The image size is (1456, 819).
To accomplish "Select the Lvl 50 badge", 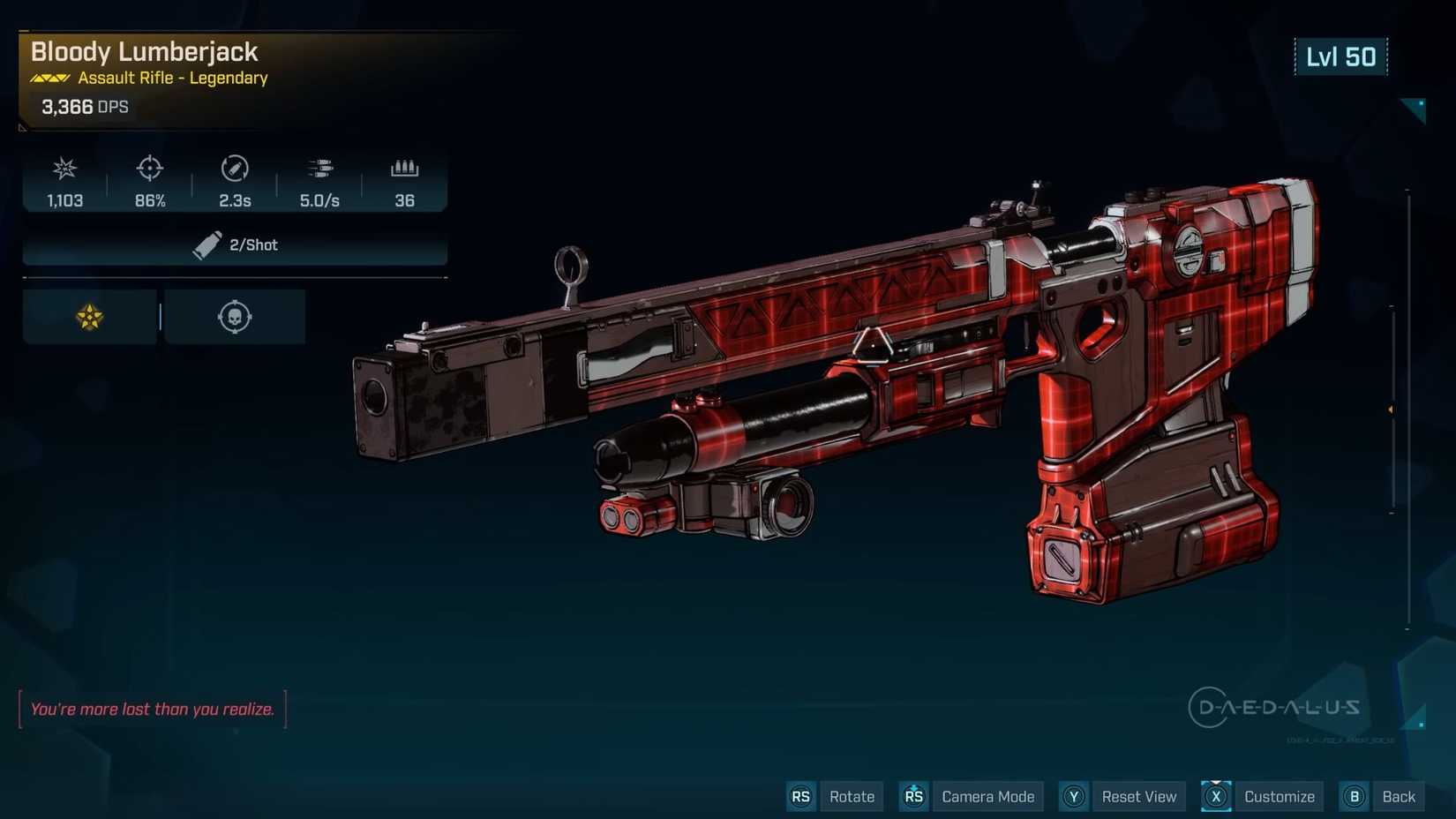I will tap(1341, 56).
